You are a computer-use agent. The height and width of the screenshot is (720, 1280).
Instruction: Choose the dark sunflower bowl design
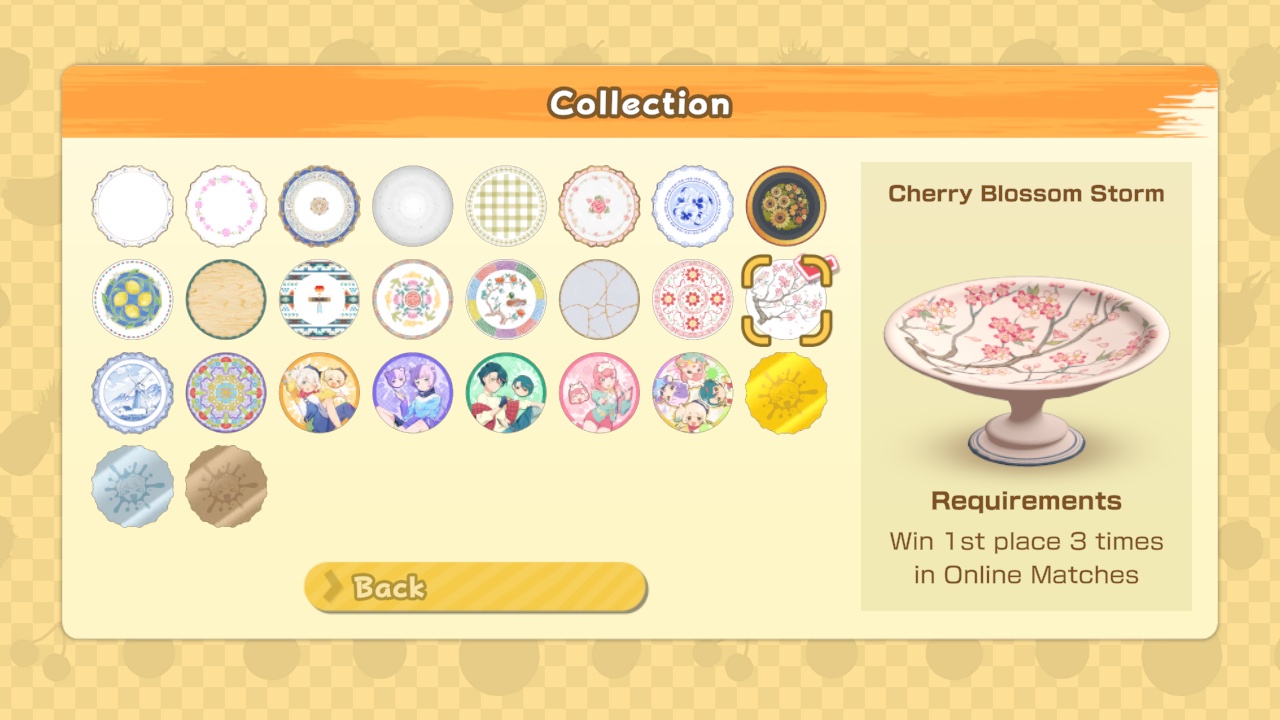tap(786, 206)
